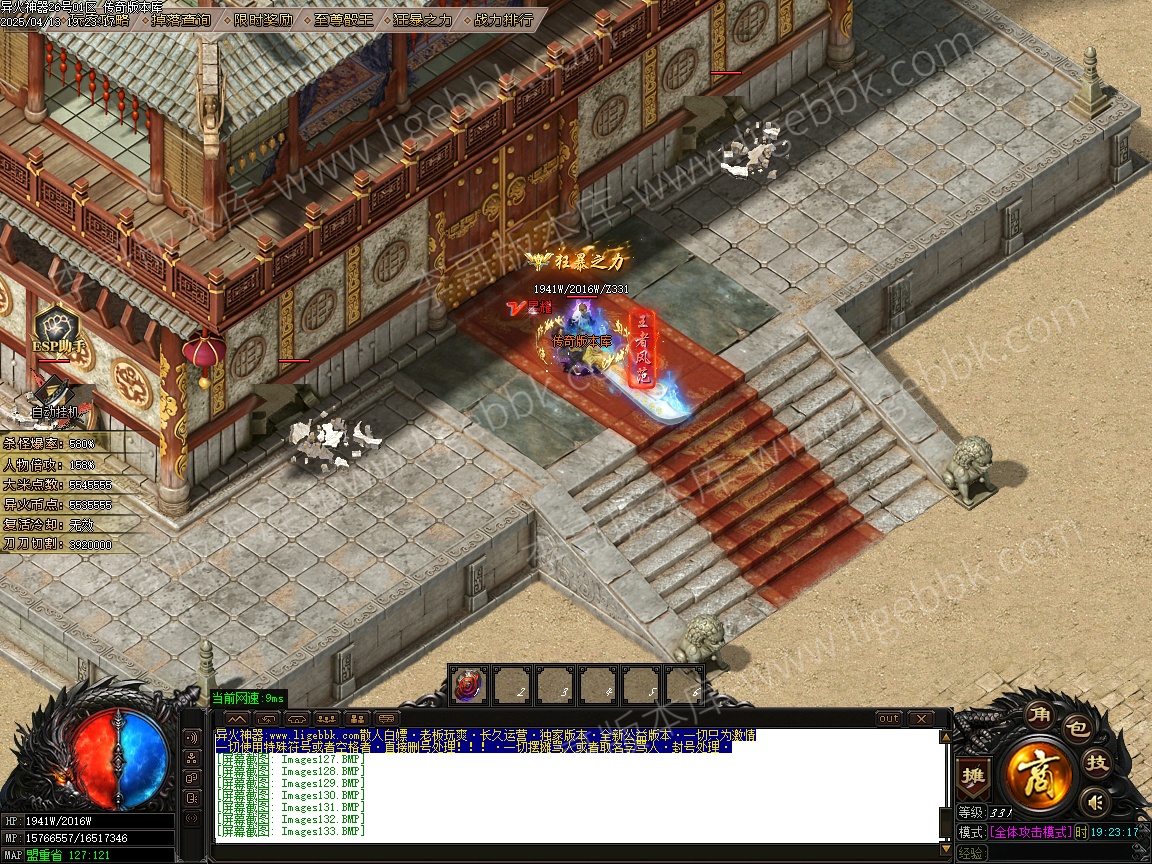Screen dimensions: 1152x864
Task: Open the 狂暴之力 top menu entry
Action: [x=422, y=20]
